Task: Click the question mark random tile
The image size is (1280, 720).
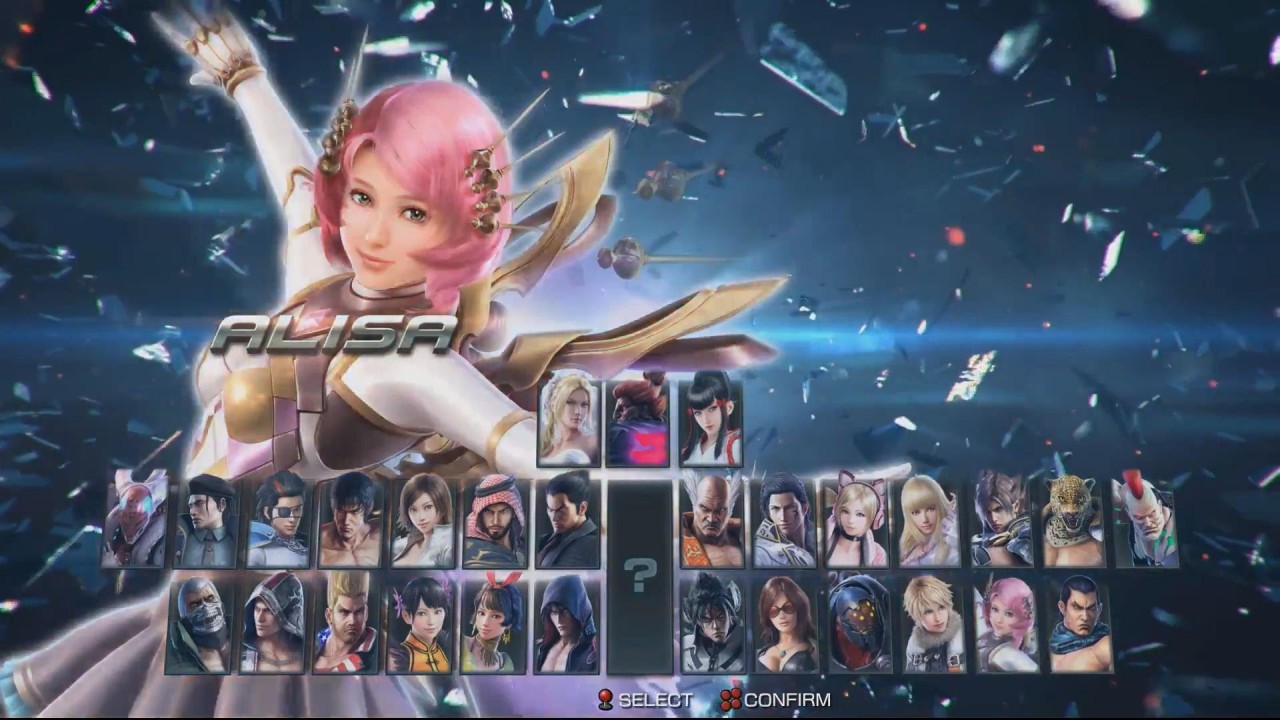Action: point(640,575)
